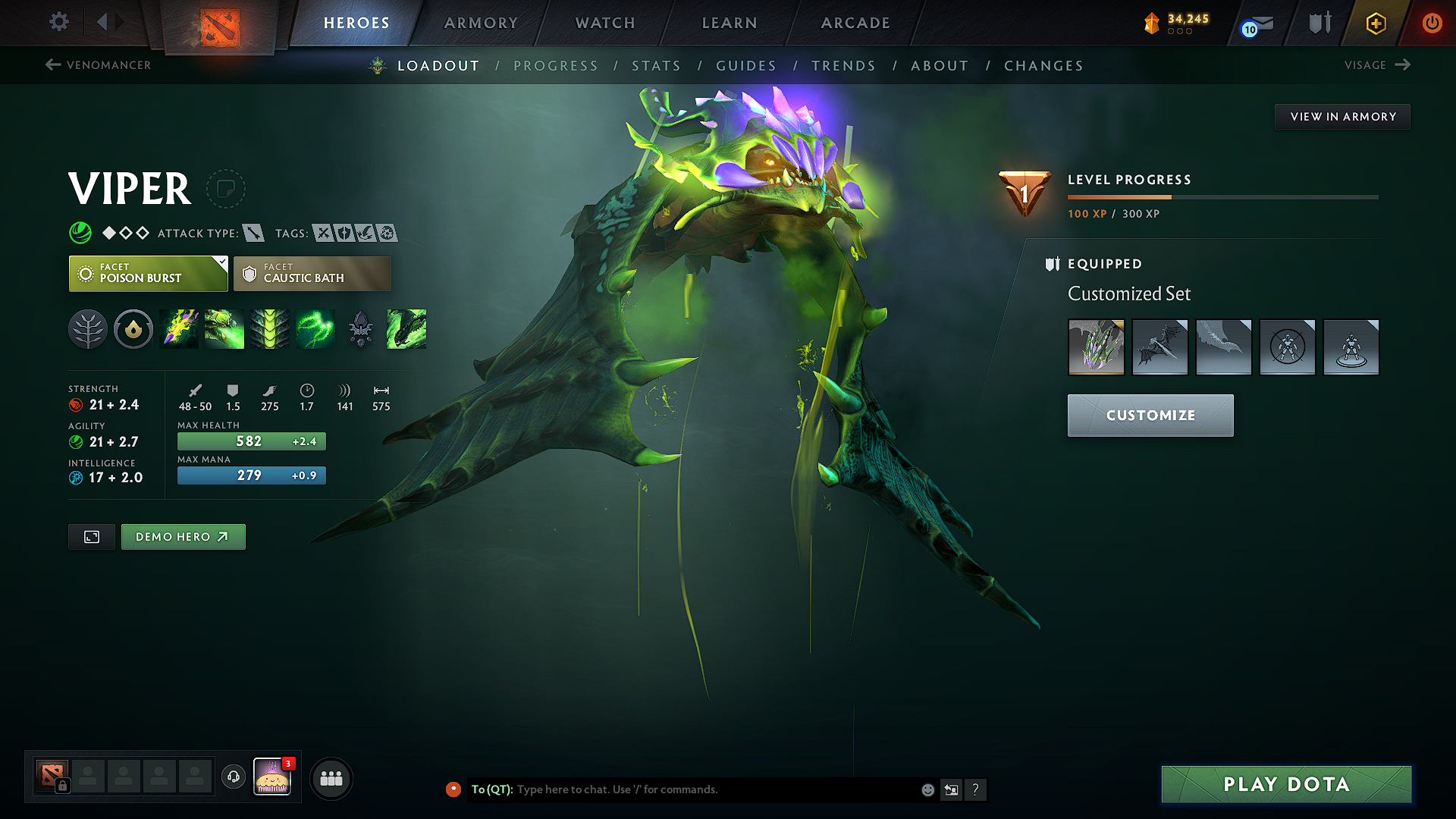This screenshot has height=819, width=1456.
Task: Open voice chat headset icon near party slots
Action: pos(233,778)
